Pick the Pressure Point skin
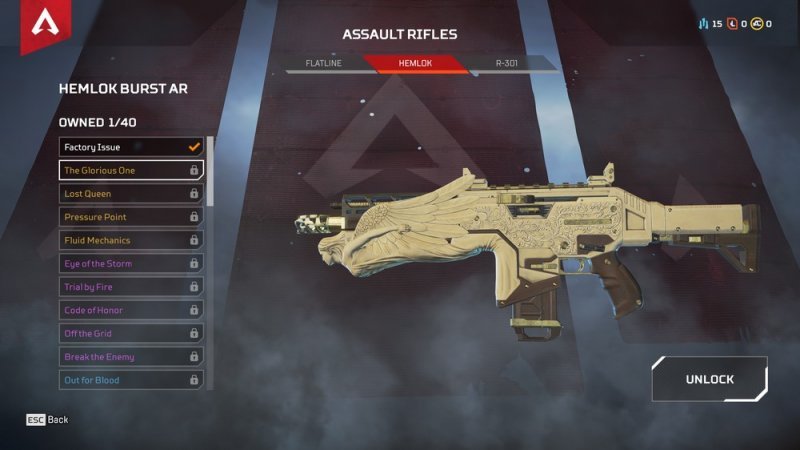Screen dimensions: 800x450 [131, 217]
